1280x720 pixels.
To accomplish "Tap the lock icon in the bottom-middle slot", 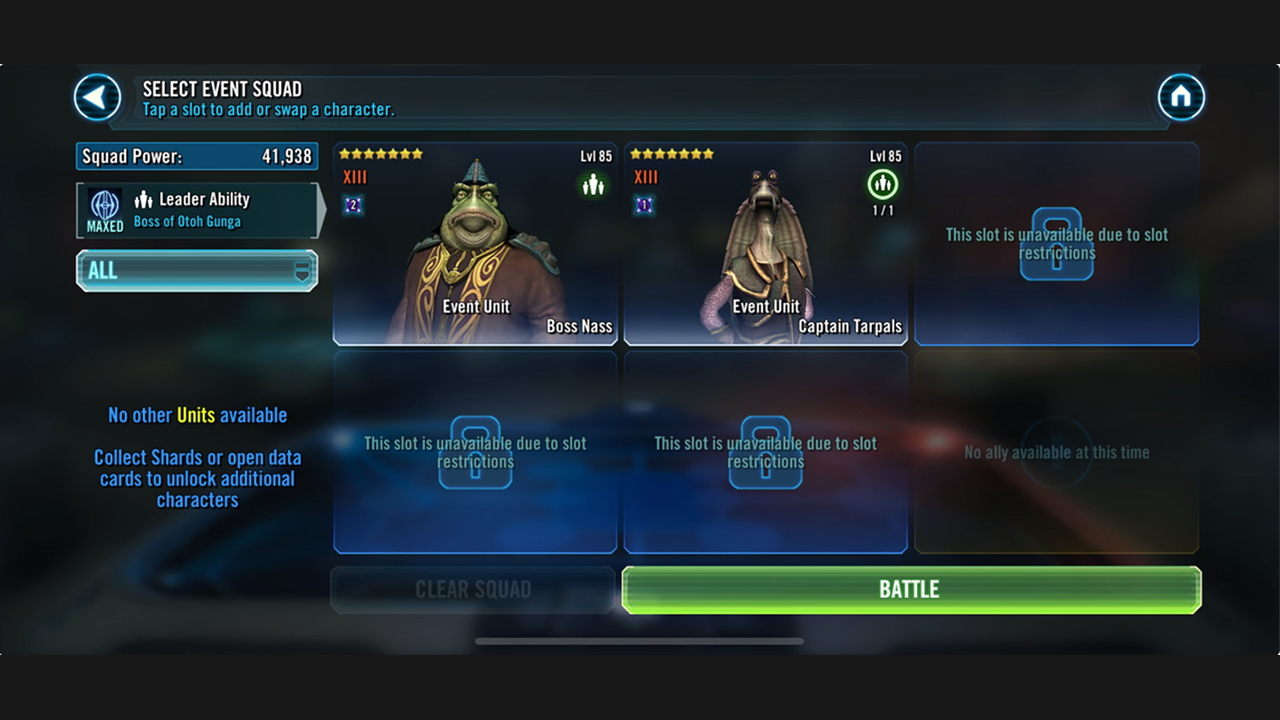I will (765, 453).
